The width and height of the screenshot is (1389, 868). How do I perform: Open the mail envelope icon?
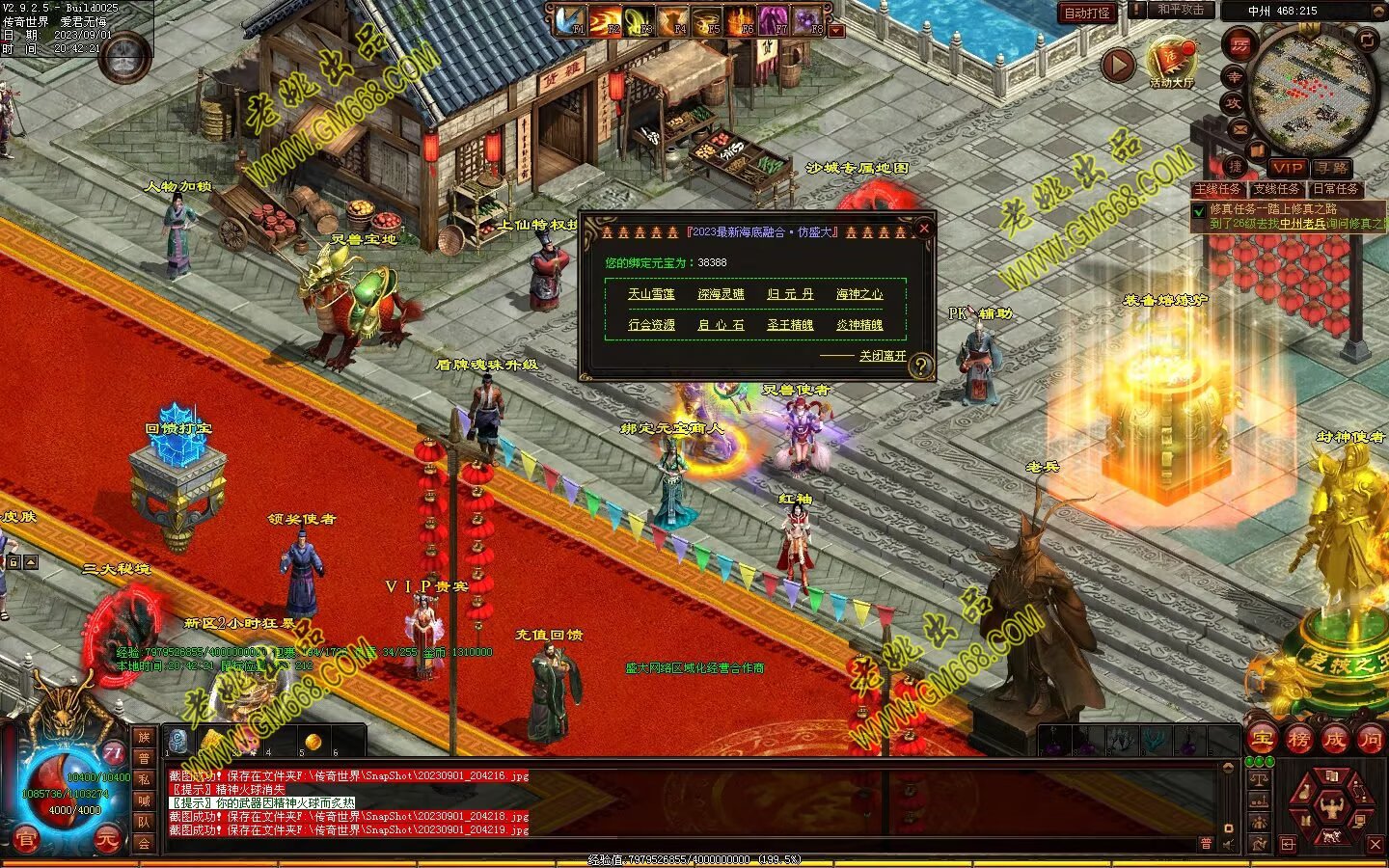[1240, 128]
